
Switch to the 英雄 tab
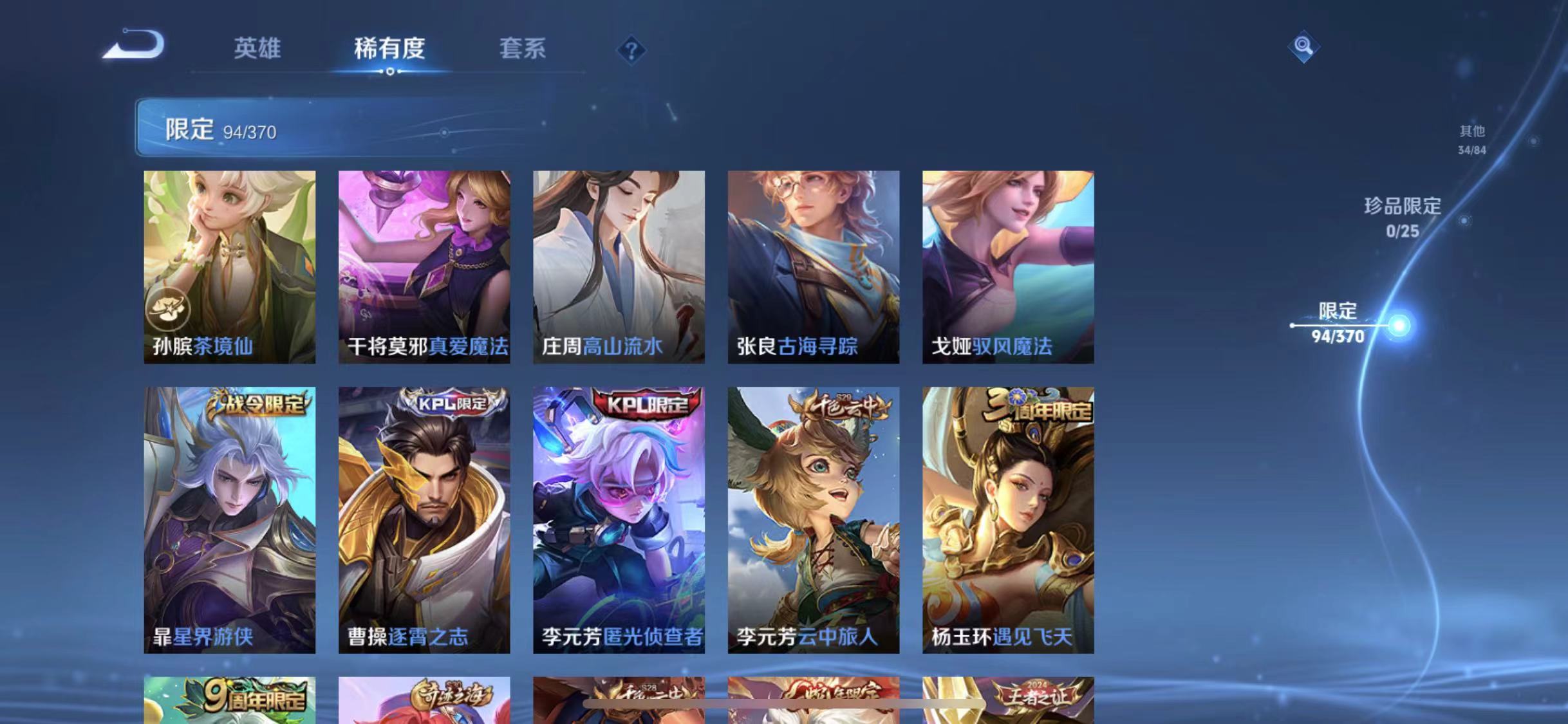tap(257, 49)
